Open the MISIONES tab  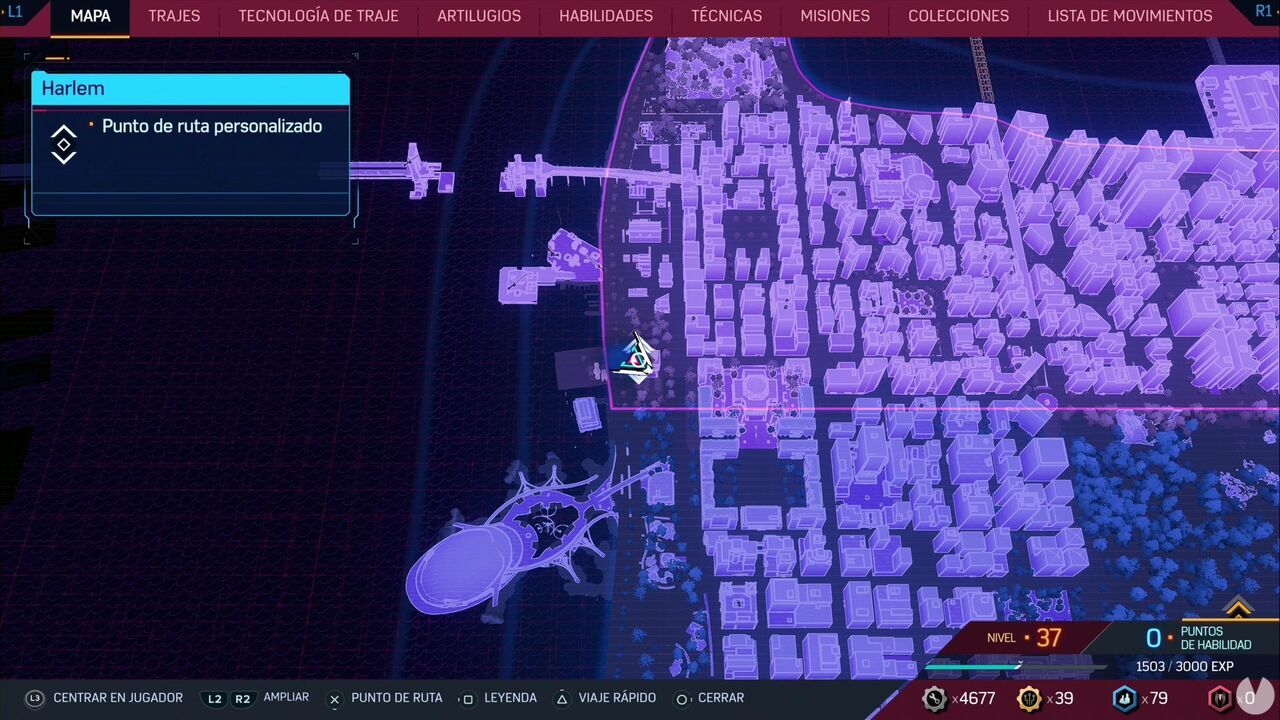[x=834, y=16]
